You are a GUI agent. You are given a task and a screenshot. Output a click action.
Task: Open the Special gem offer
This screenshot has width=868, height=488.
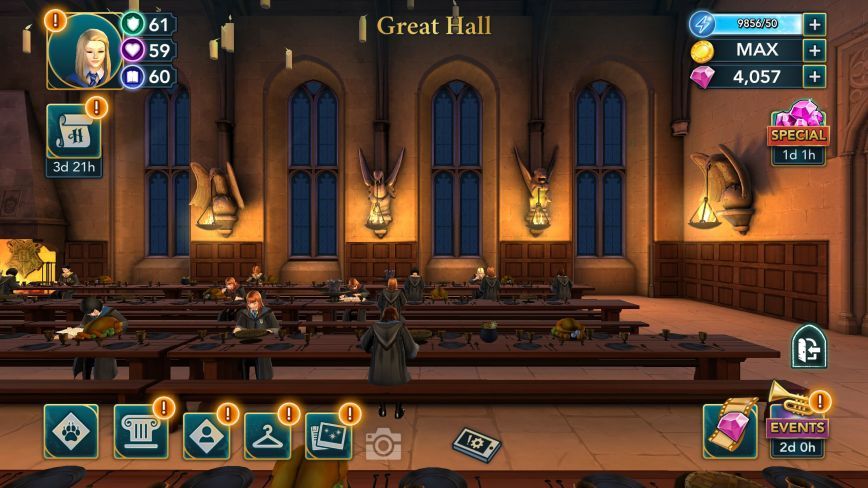click(x=797, y=130)
